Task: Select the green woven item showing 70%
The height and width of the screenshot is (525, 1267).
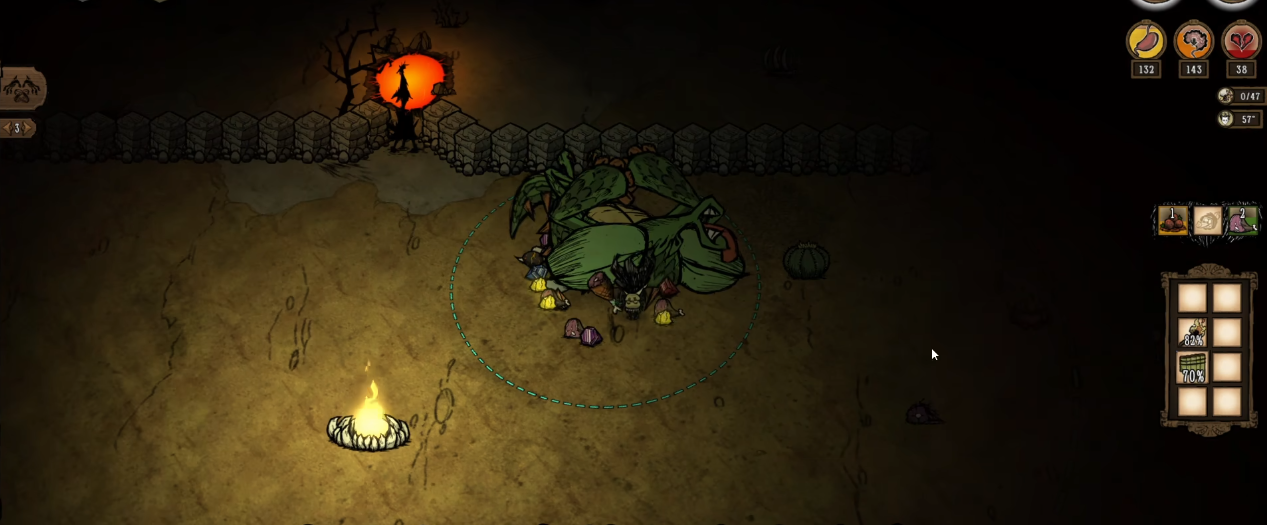Action: coord(1193,368)
